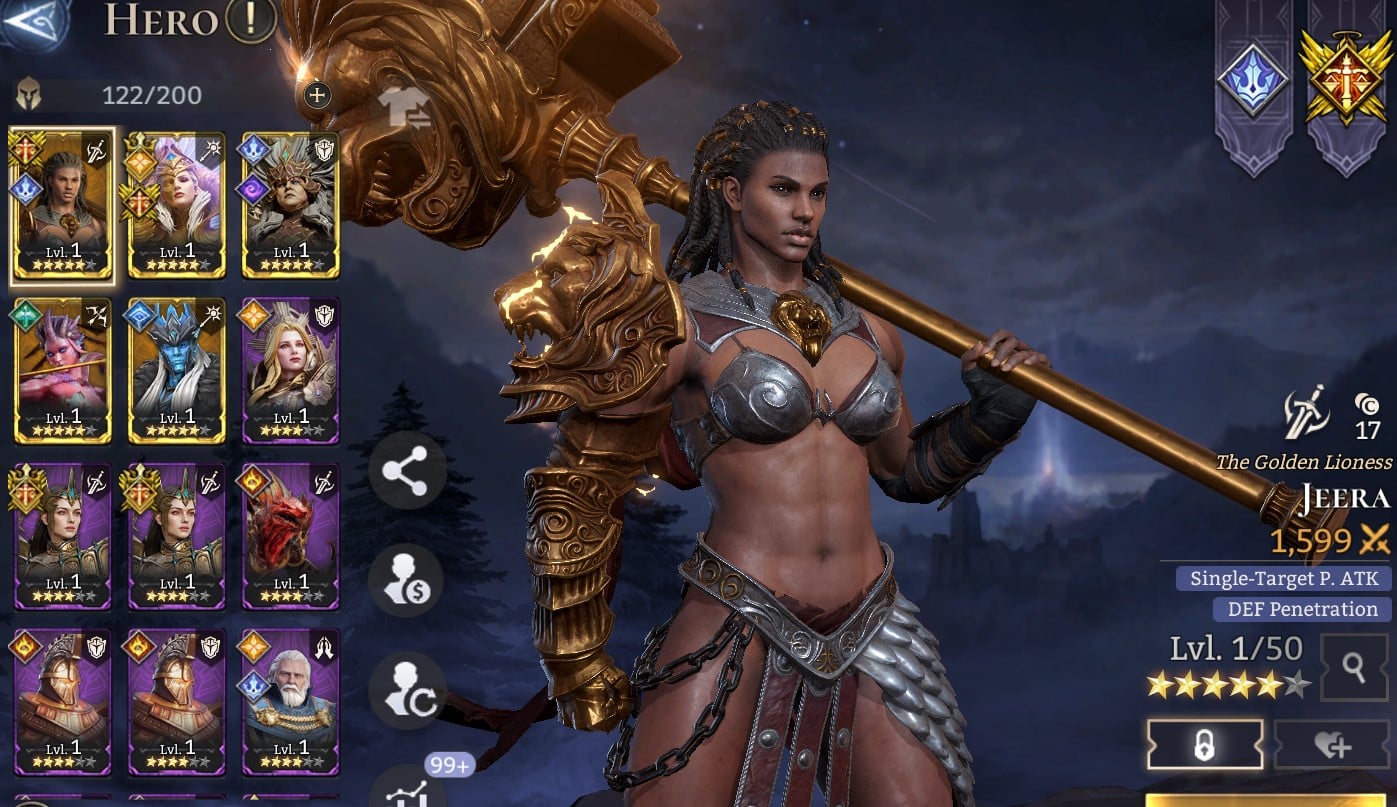1397x807 pixels.
Task: Inspect hero with the magnifier button
Action: point(1353,667)
